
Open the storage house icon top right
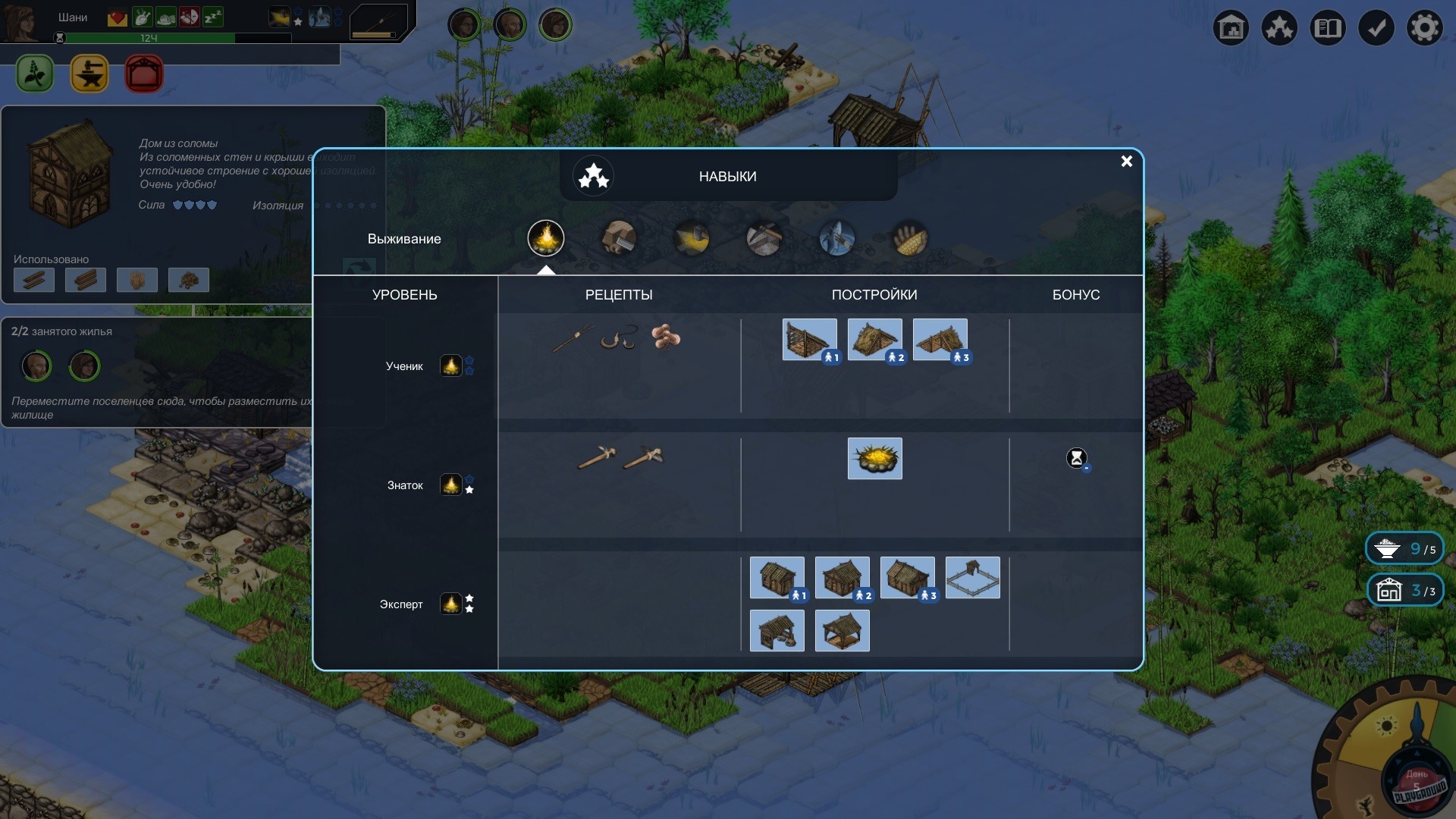coord(1232,27)
